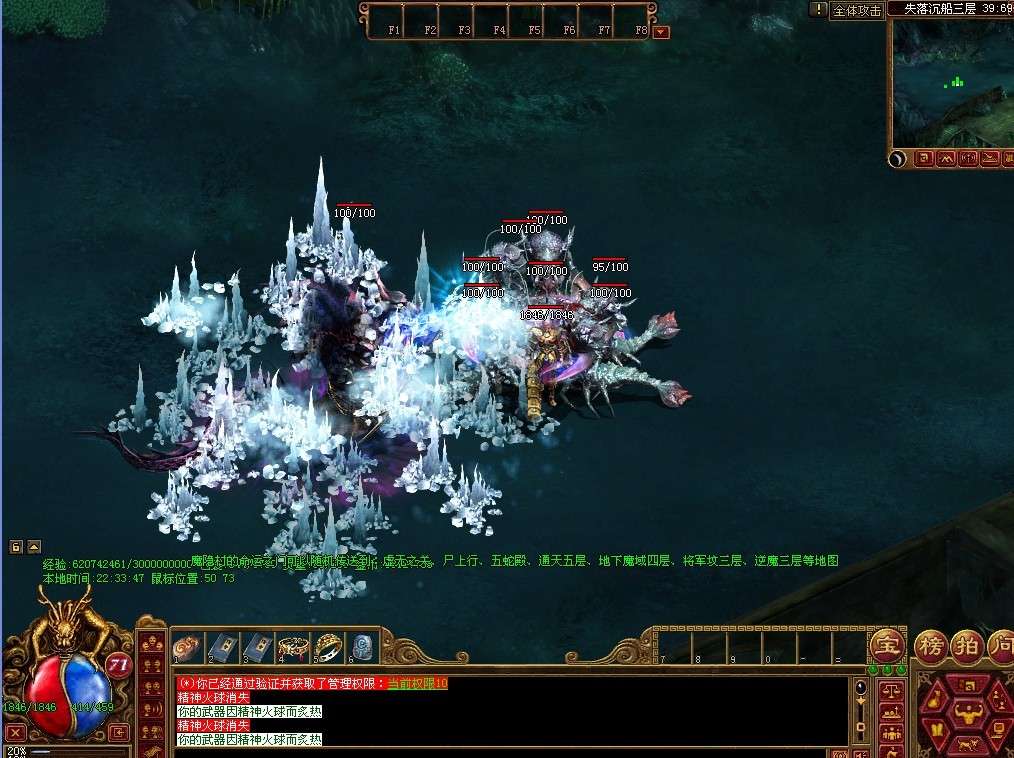The width and height of the screenshot is (1014, 758).
Task: Open the minimap view
Action: coord(949,85)
